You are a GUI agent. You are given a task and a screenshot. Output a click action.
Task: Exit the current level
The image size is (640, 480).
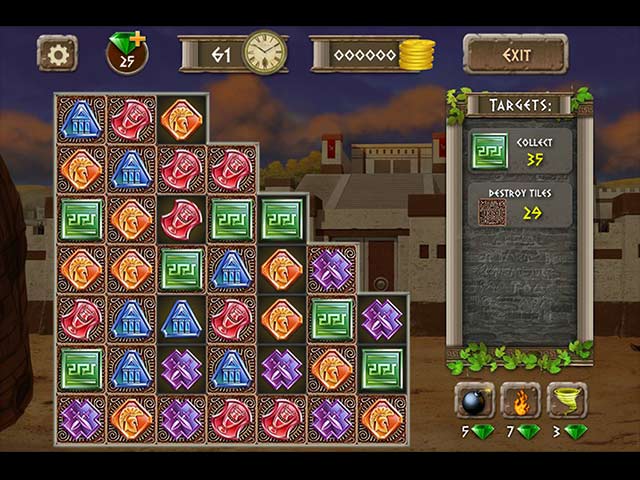coord(515,54)
